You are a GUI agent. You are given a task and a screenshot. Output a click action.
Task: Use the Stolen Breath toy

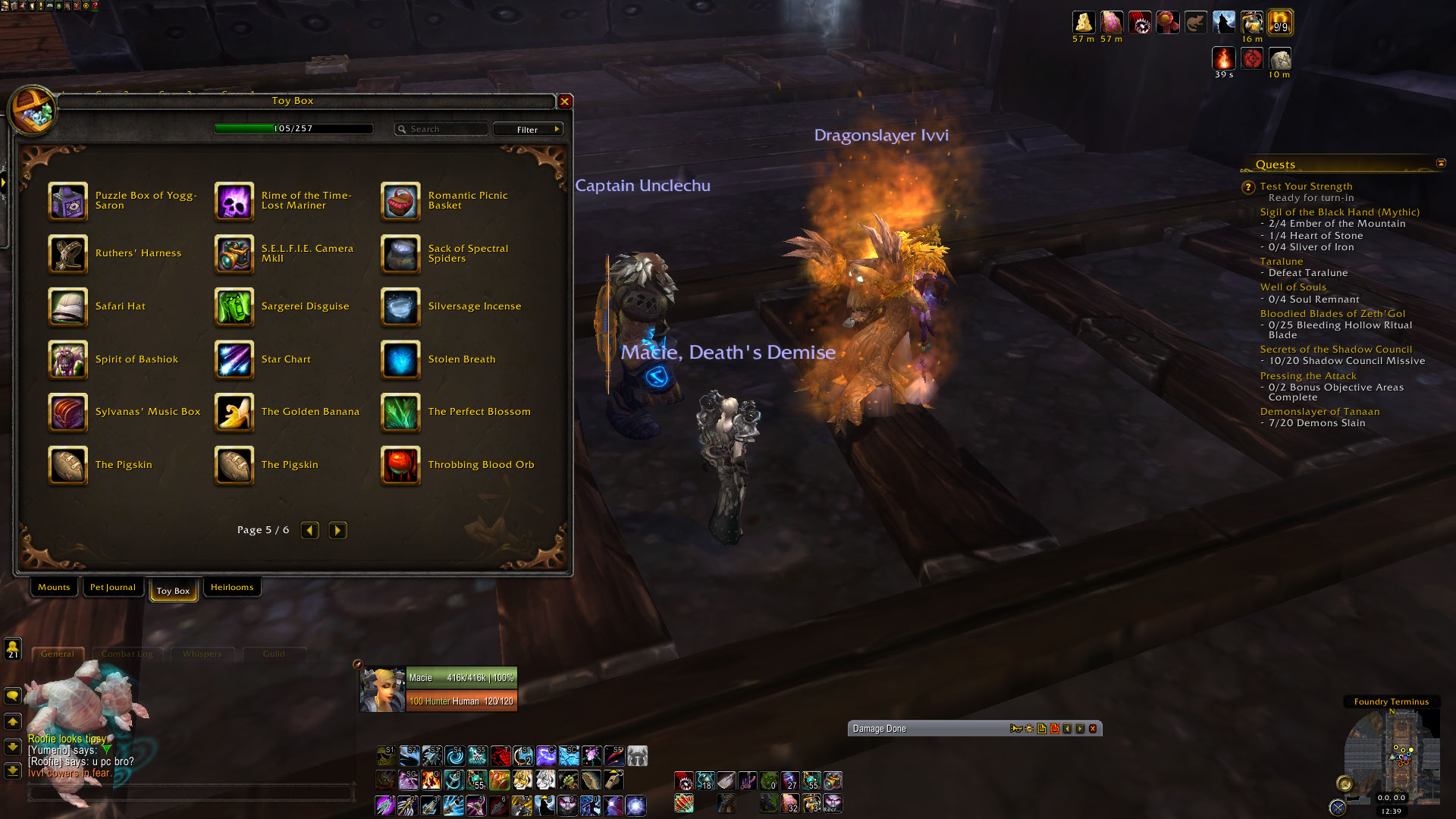pyautogui.click(x=400, y=360)
